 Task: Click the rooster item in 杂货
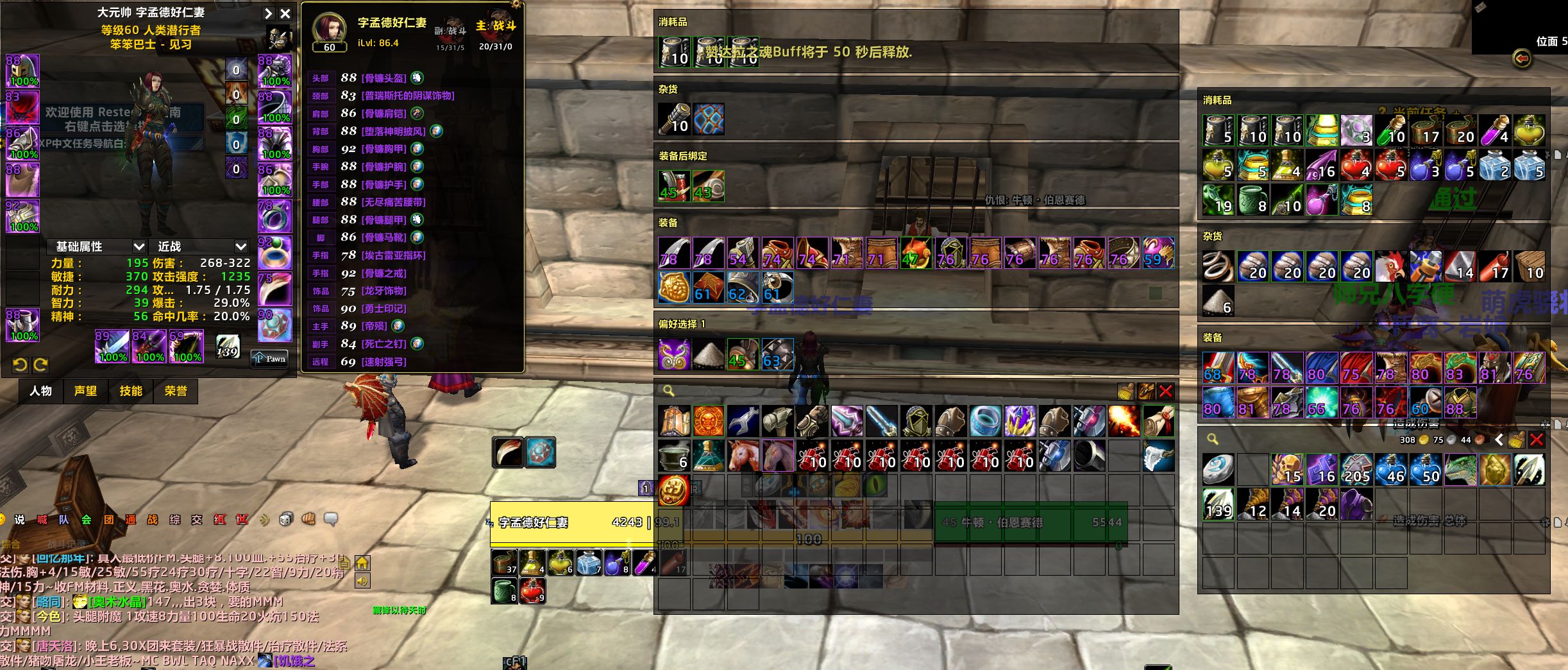point(1390,266)
